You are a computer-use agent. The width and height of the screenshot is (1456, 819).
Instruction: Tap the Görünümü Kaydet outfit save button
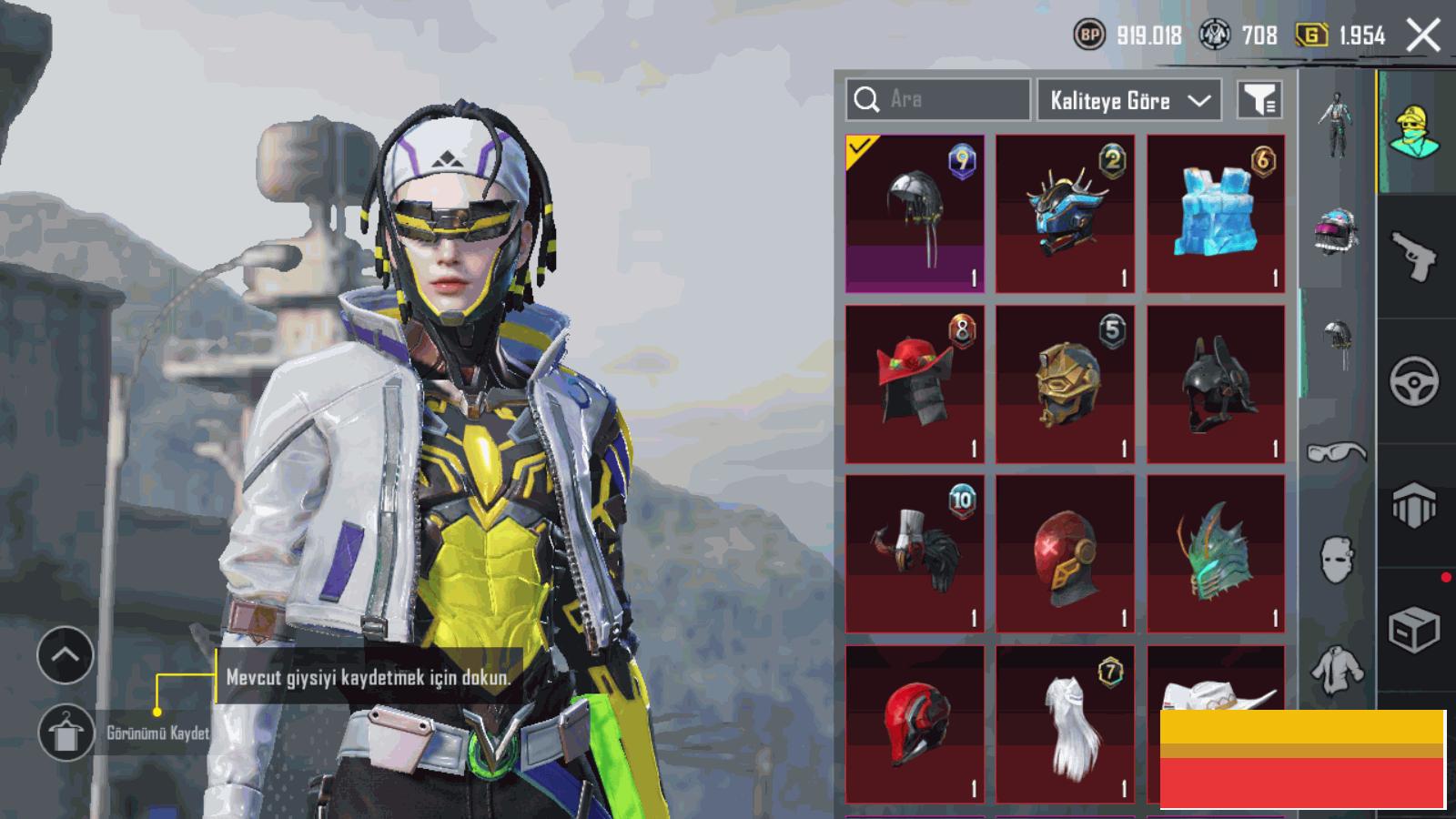pos(66,733)
